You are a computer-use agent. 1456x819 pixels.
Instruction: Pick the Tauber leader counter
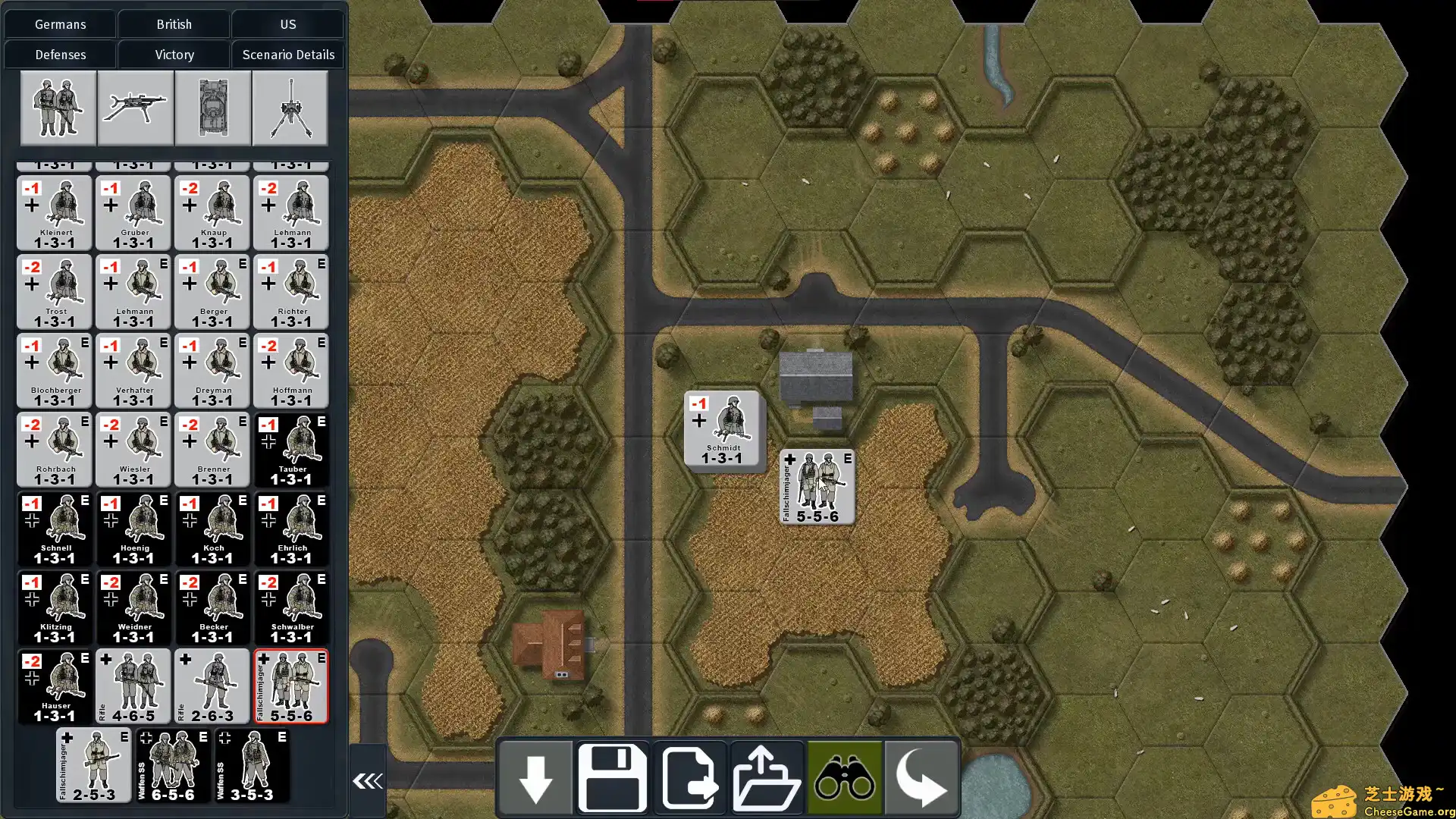point(291,450)
